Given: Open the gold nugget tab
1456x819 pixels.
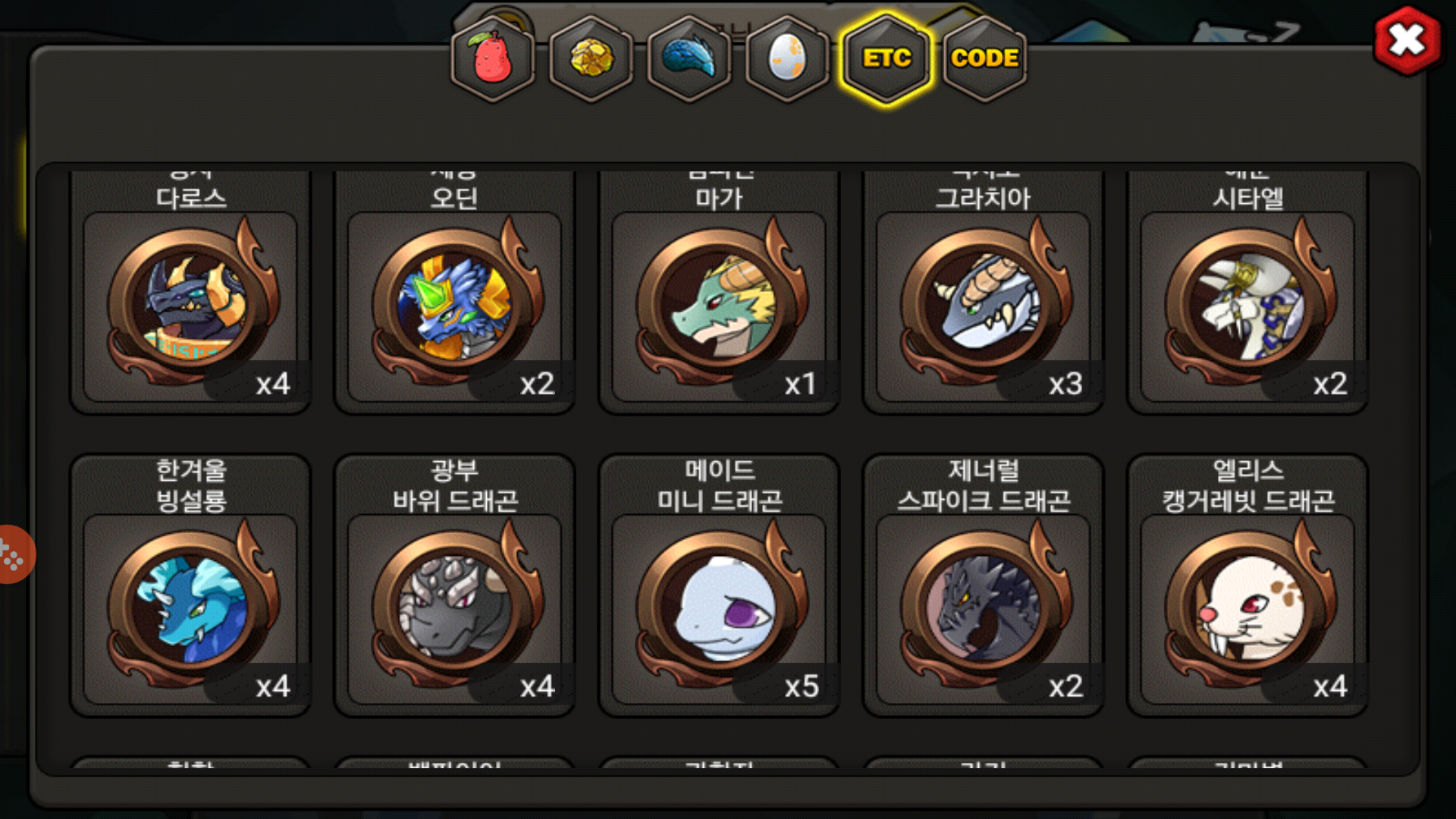Looking at the screenshot, I should click(x=591, y=58).
